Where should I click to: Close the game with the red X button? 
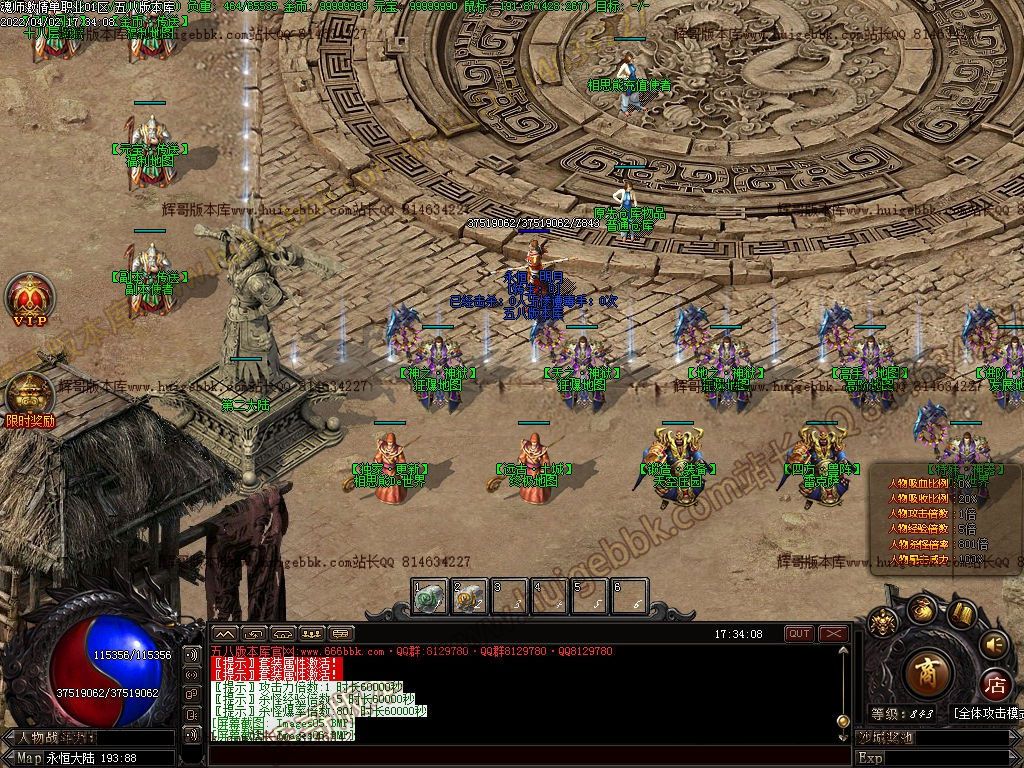(x=833, y=634)
